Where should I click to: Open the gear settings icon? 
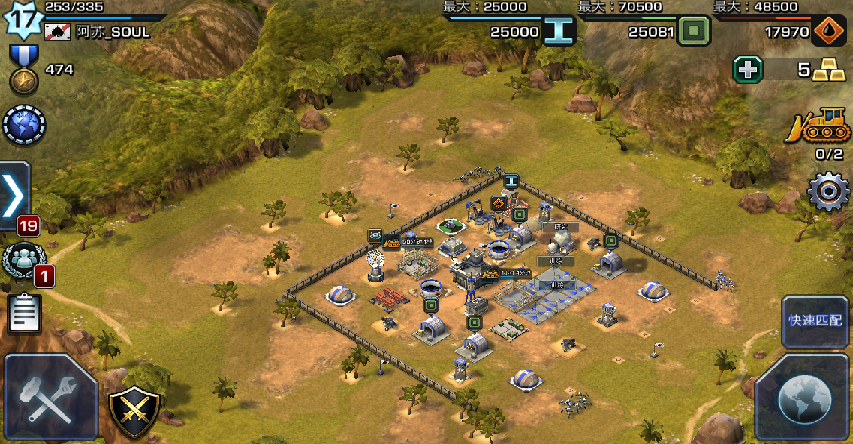click(x=827, y=191)
